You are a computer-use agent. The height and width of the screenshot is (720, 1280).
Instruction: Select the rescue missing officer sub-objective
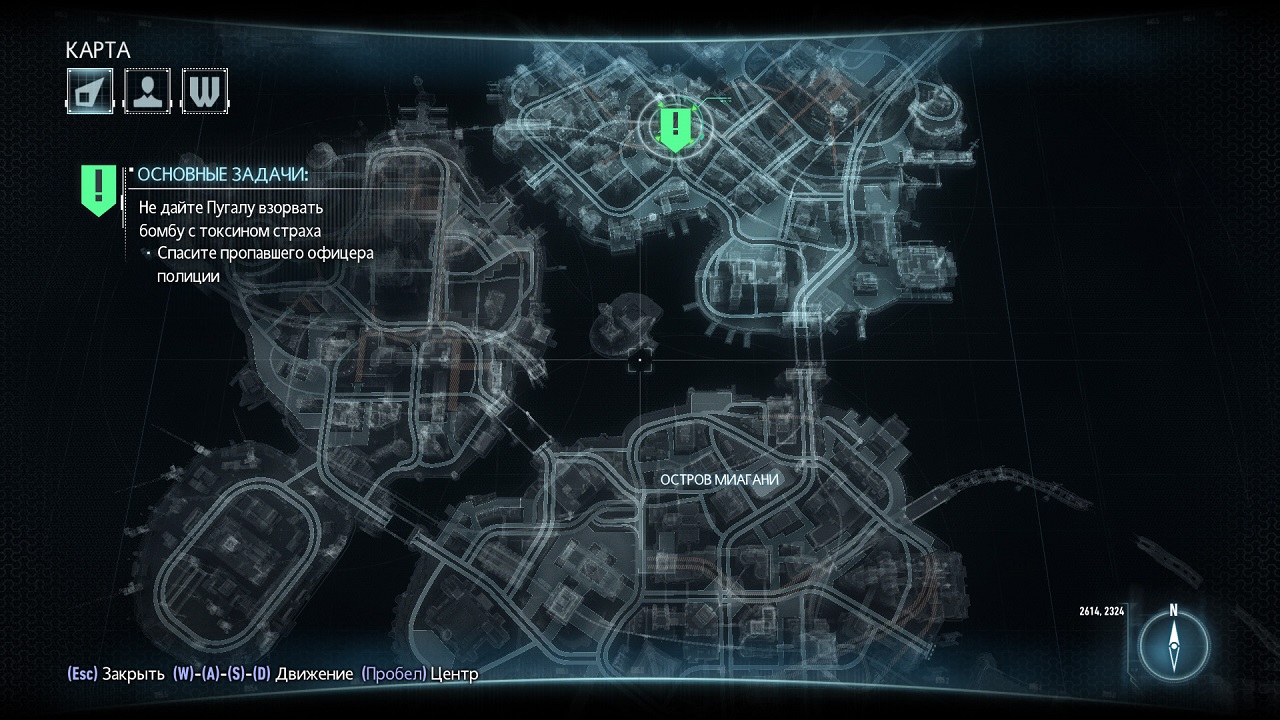(264, 265)
